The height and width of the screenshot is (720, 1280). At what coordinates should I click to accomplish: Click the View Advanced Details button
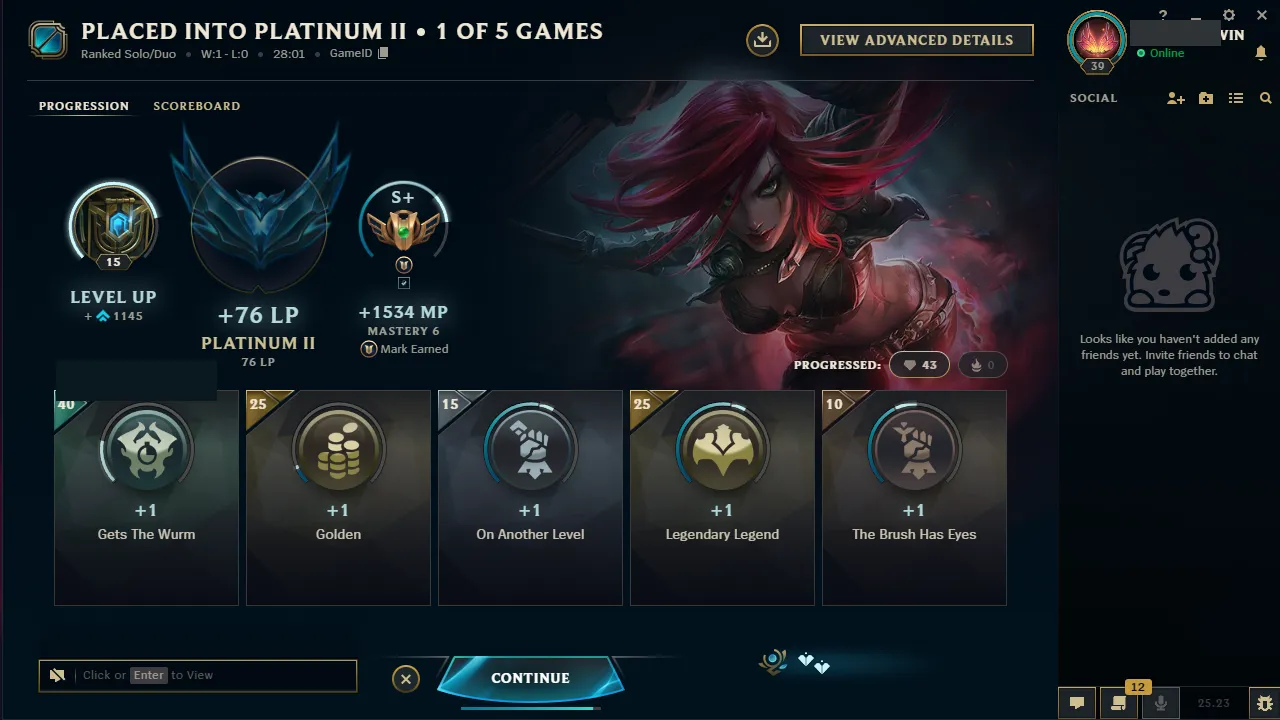[x=916, y=40]
